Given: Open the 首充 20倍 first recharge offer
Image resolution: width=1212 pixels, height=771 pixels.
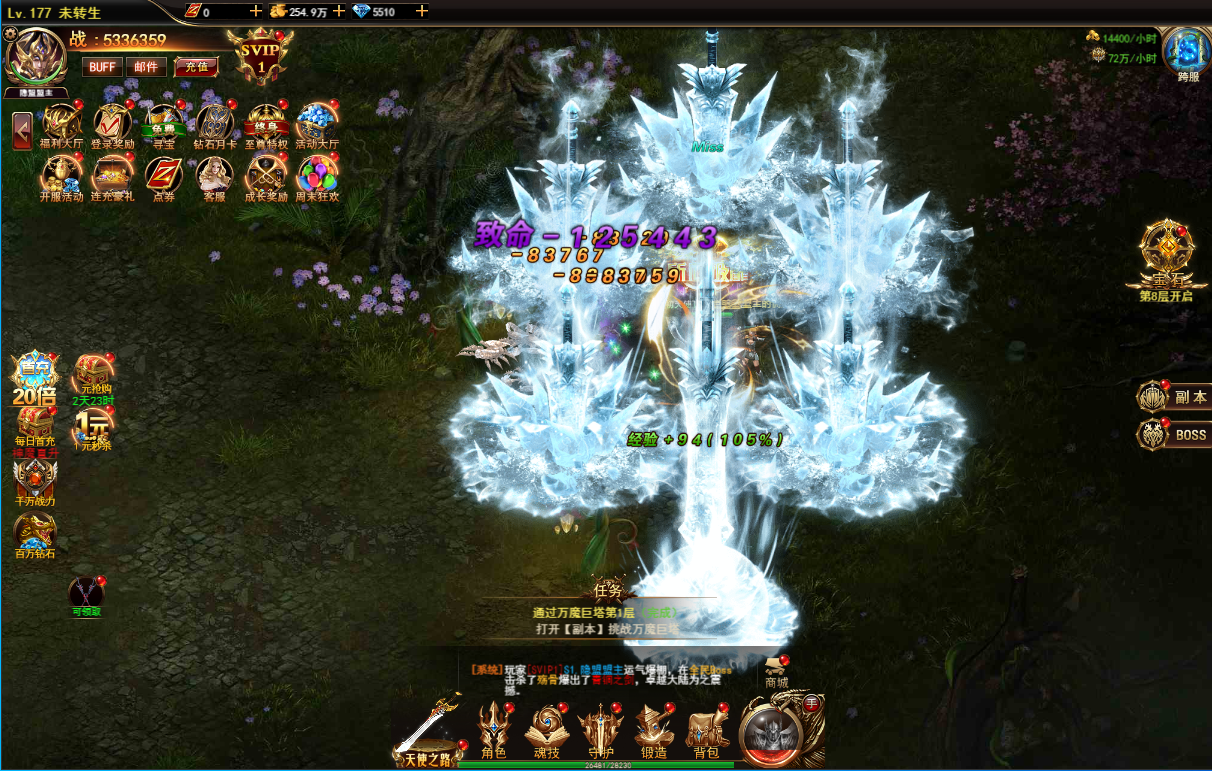Looking at the screenshot, I should (35, 378).
